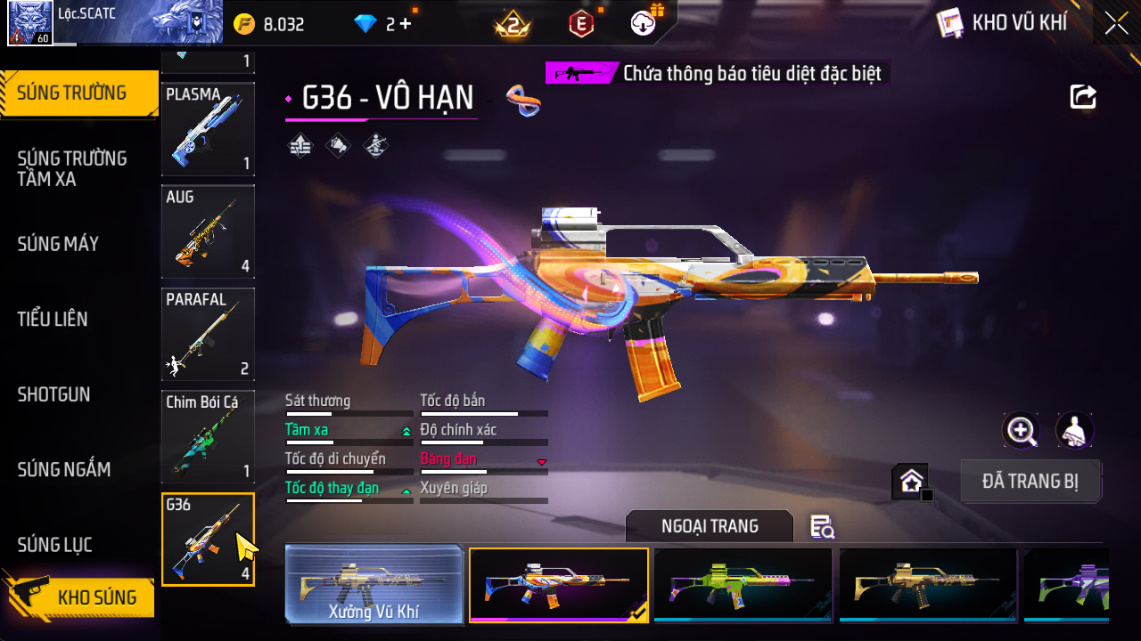Viewport: 1141px width, 641px height.
Task: Select the Chim Bói Cá weapon
Action: (208, 437)
